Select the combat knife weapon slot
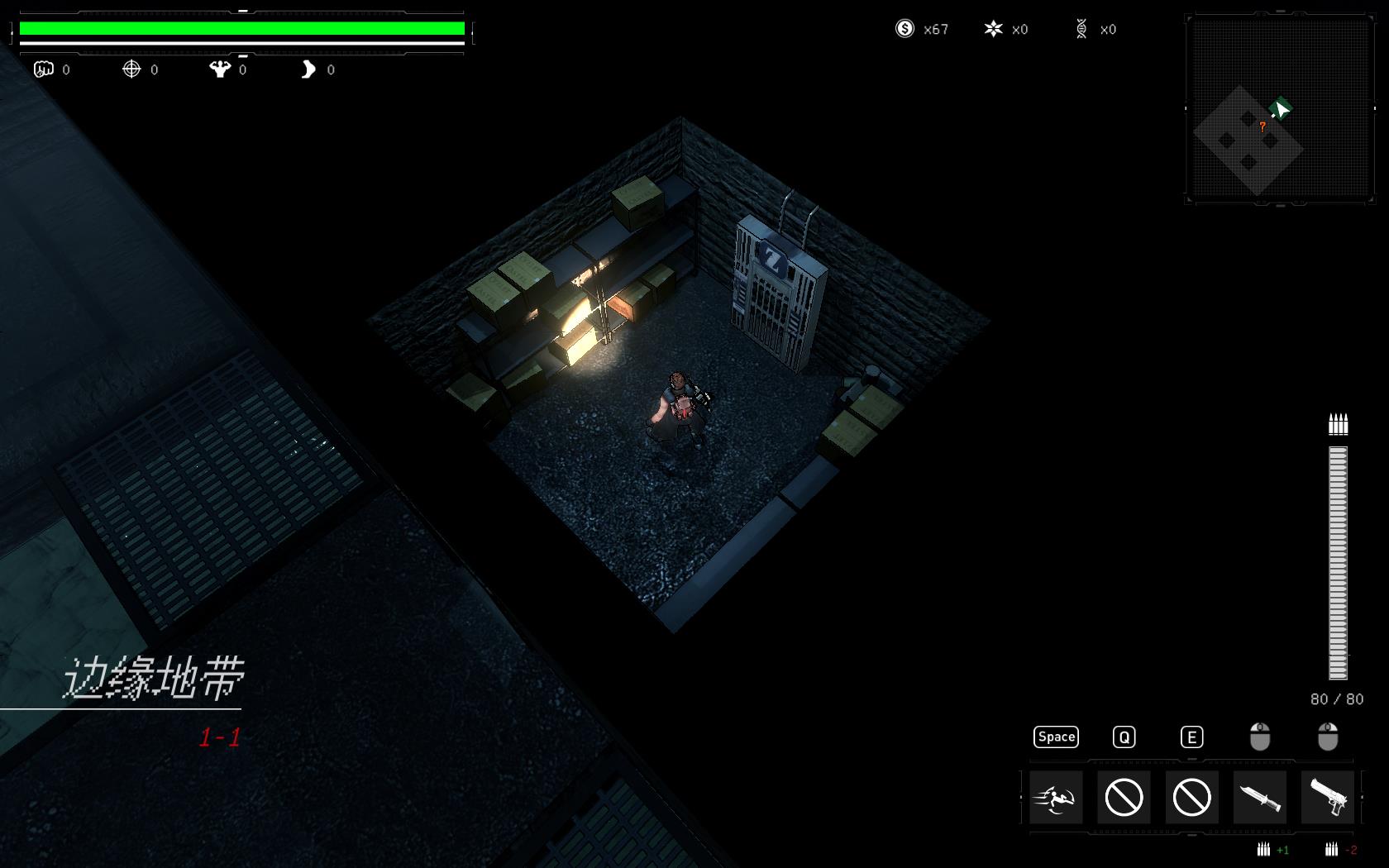 [1259, 798]
